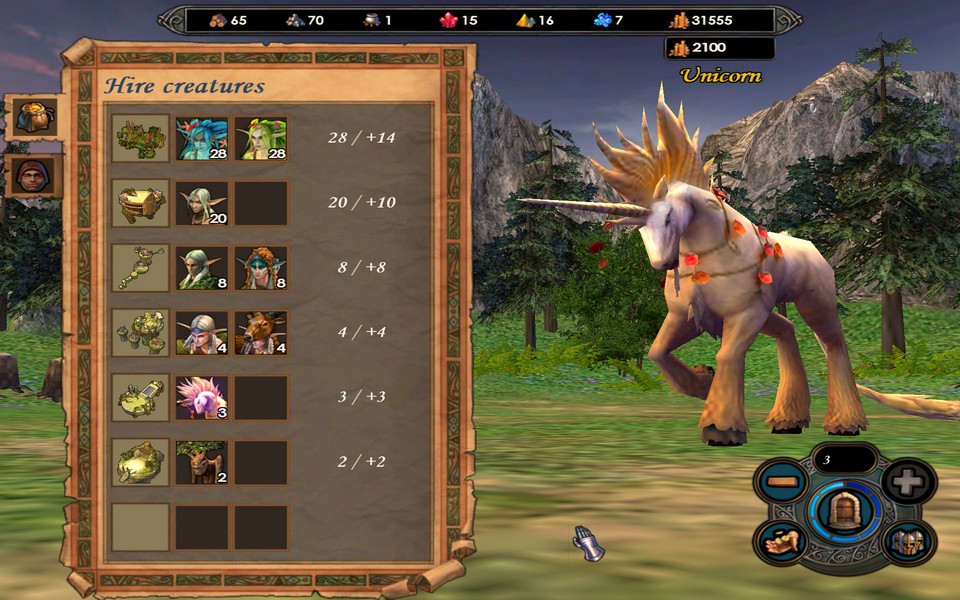The width and height of the screenshot is (960, 600).
Task: Click the treant dwelling building icon
Action: pos(140,462)
